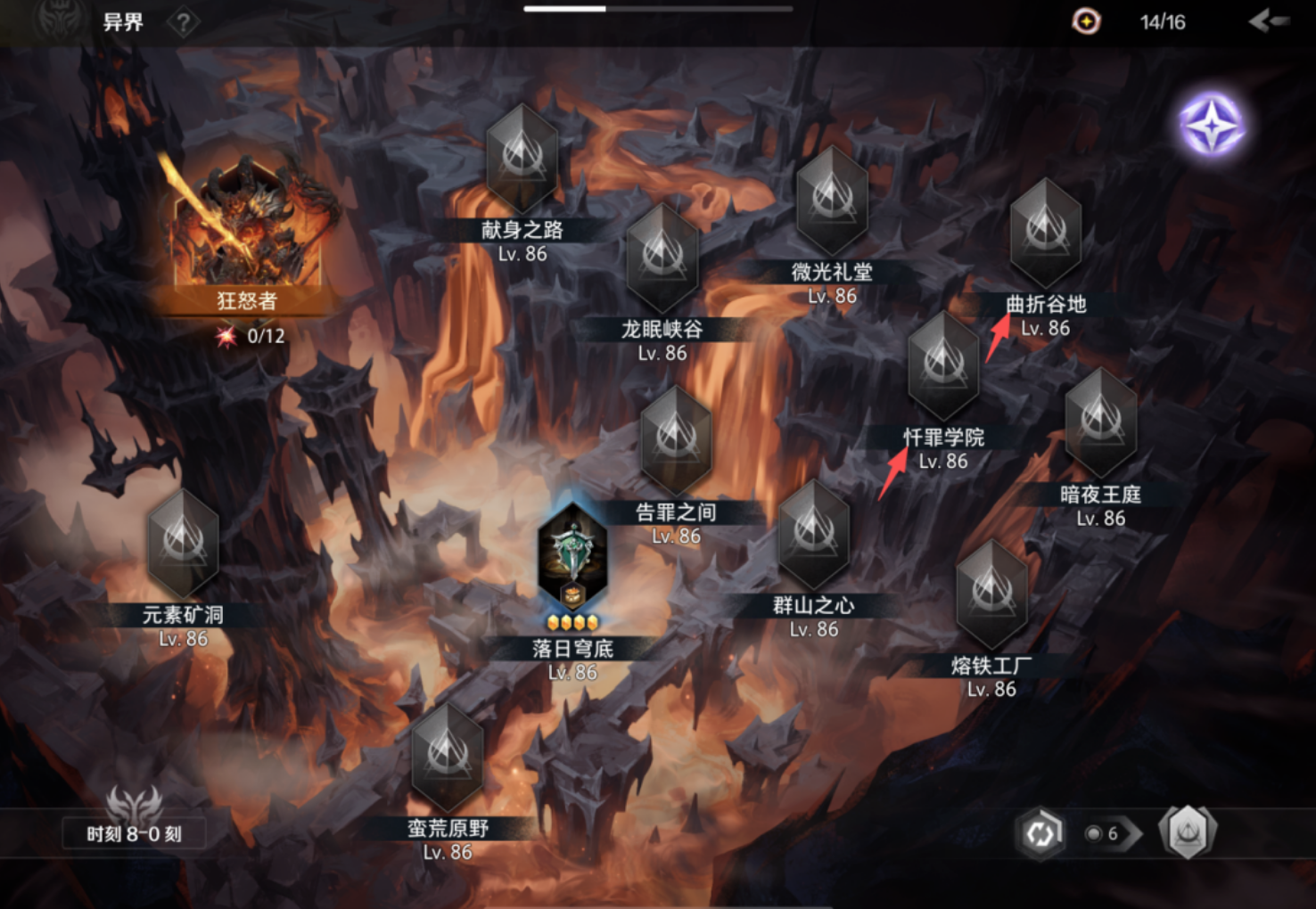This screenshot has width=1316, height=909.
Task: Click the purple crystal icon at top right
Action: 1210,125
